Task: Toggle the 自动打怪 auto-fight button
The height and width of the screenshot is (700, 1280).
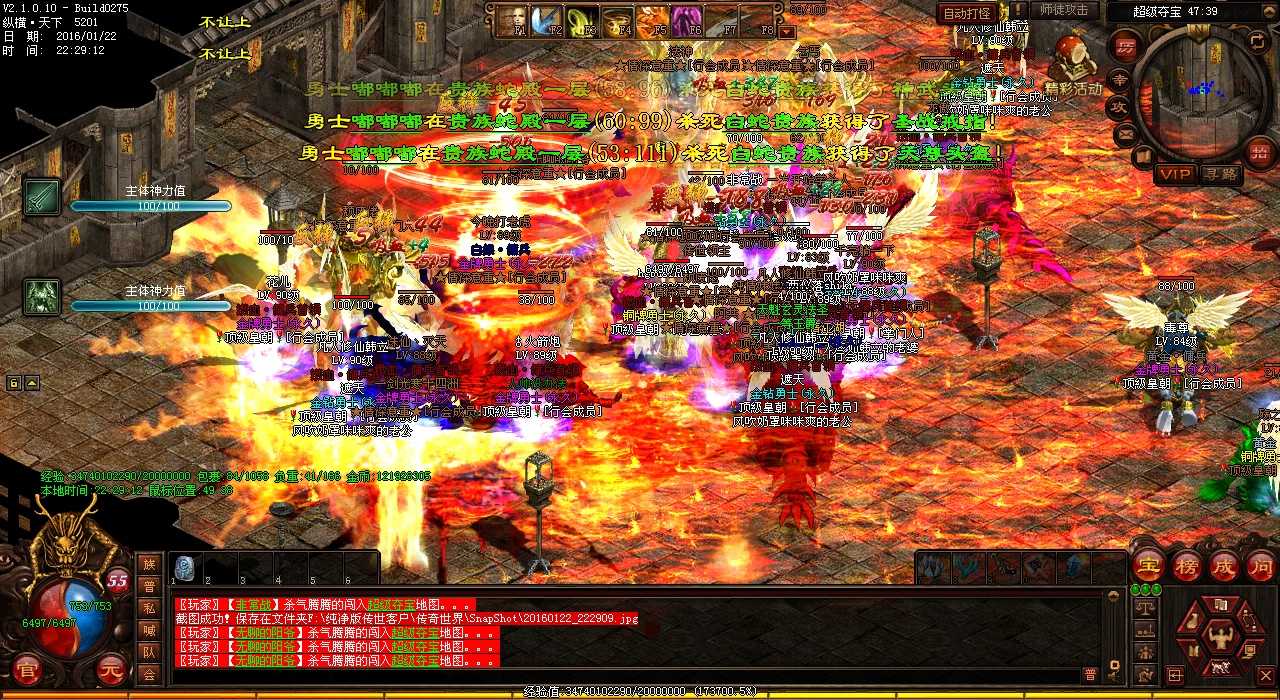Action: tap(968, 13)
